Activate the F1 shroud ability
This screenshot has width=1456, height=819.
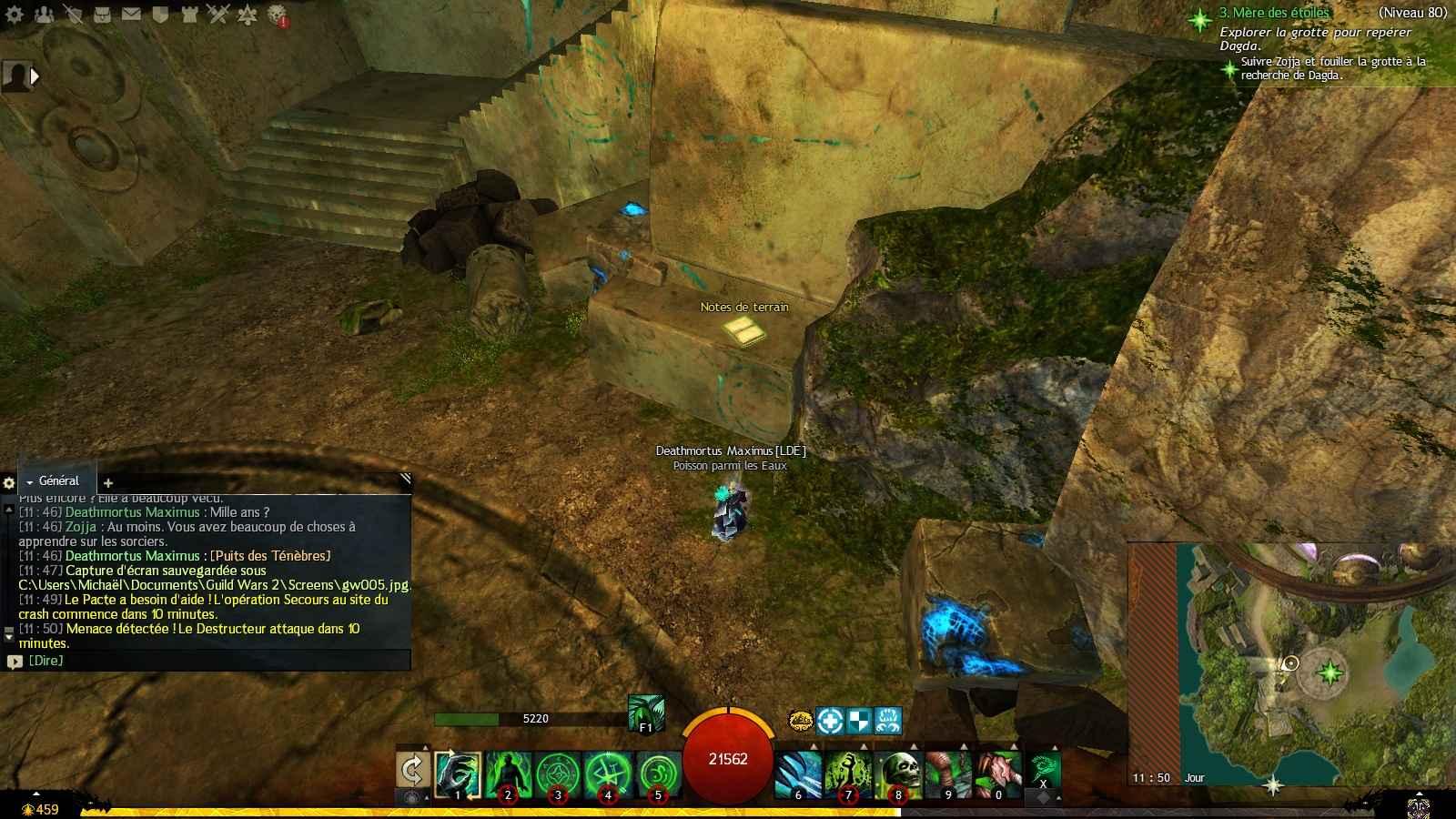[x=645, y=713]
